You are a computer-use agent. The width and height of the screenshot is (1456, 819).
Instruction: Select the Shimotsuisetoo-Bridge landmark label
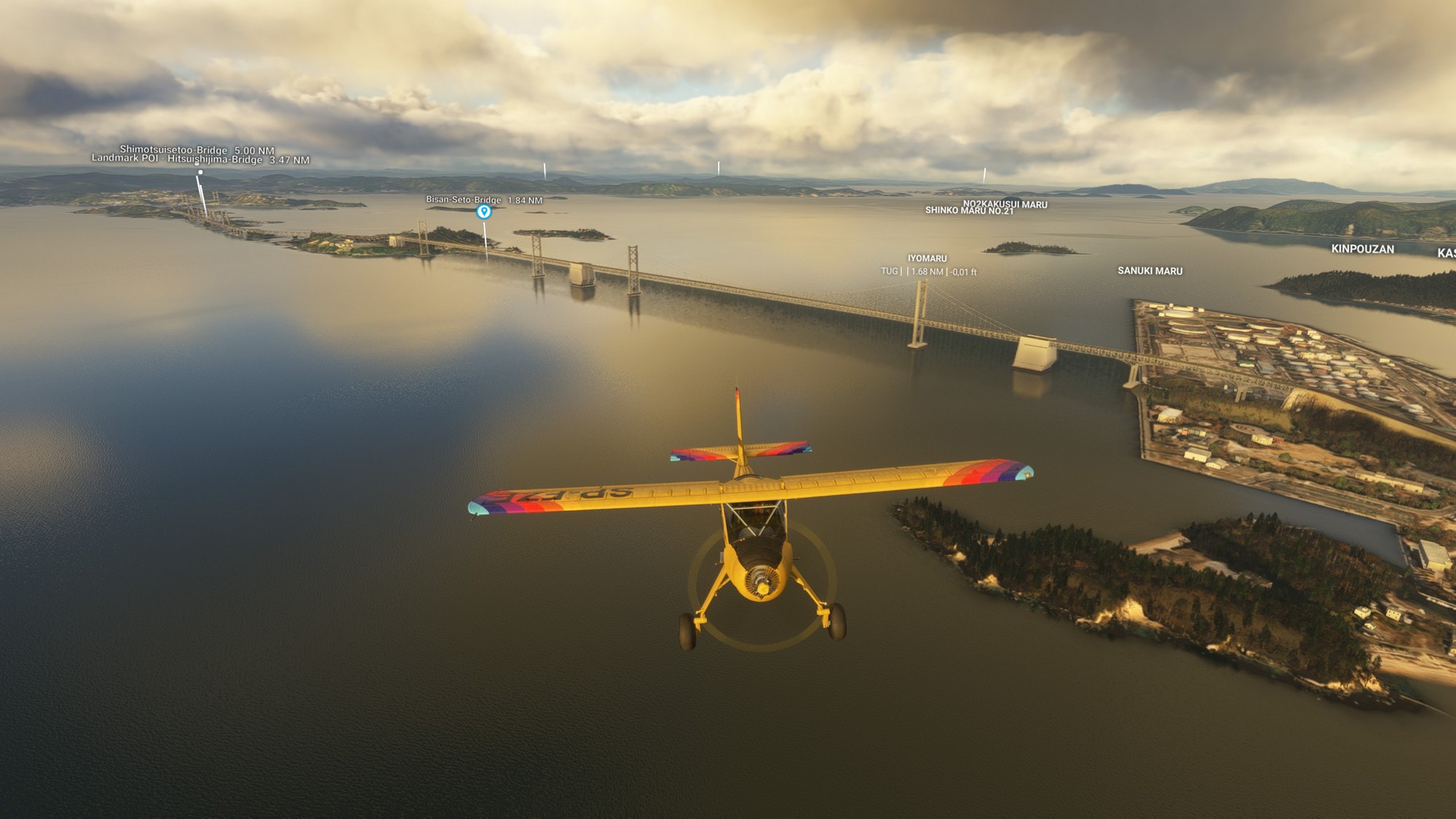[197, 150]
